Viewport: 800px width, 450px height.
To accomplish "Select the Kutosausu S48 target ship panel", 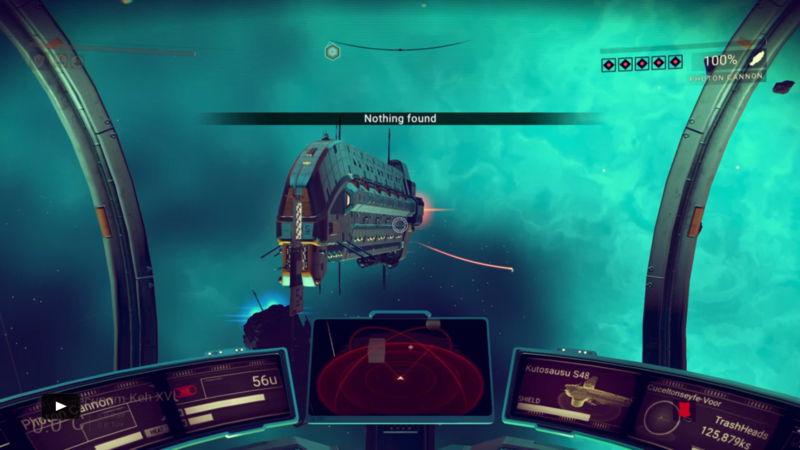I will [576, 391].
